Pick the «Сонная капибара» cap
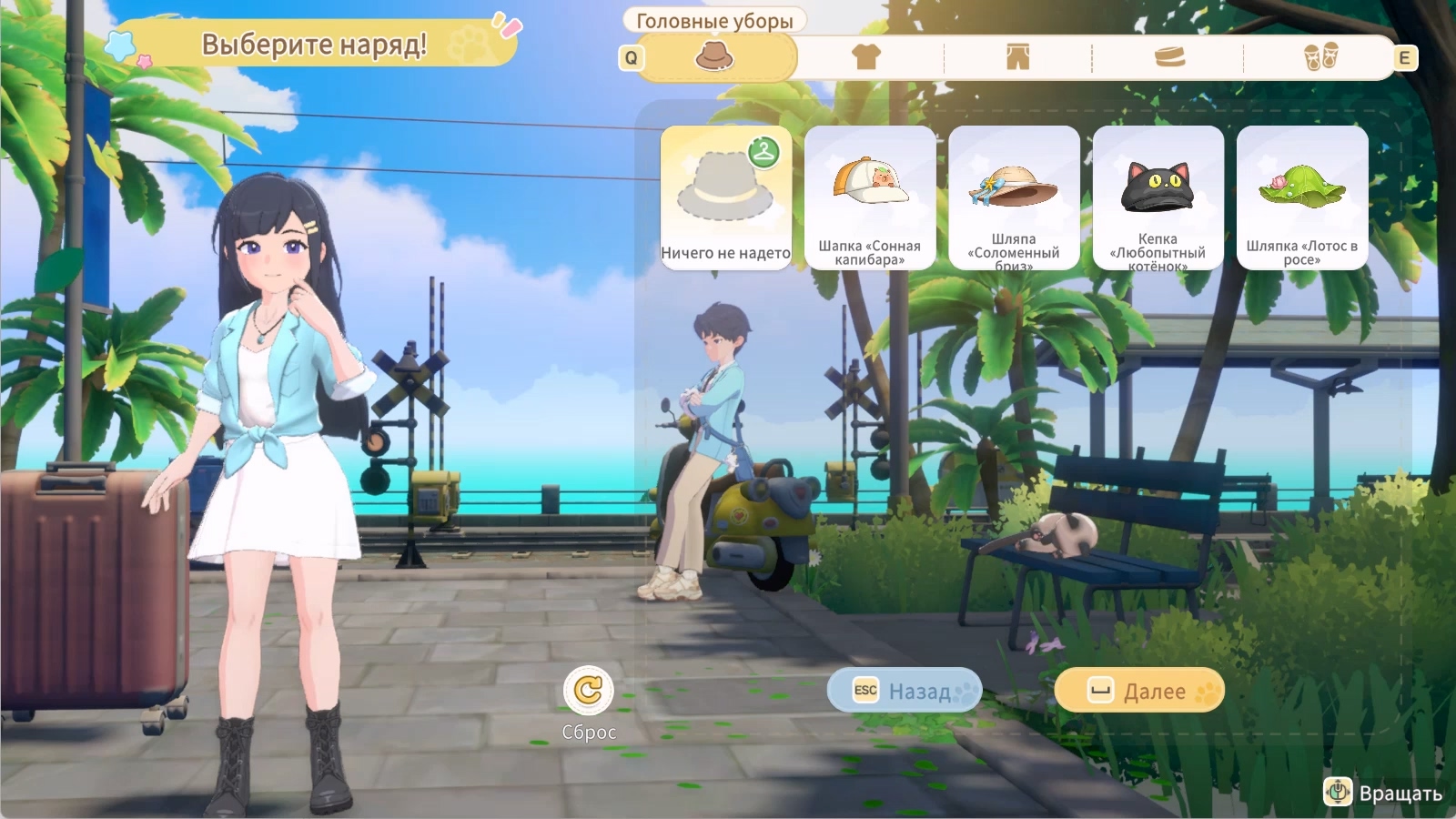Viewport: 1456px width, 819px height. pos(870,197)
